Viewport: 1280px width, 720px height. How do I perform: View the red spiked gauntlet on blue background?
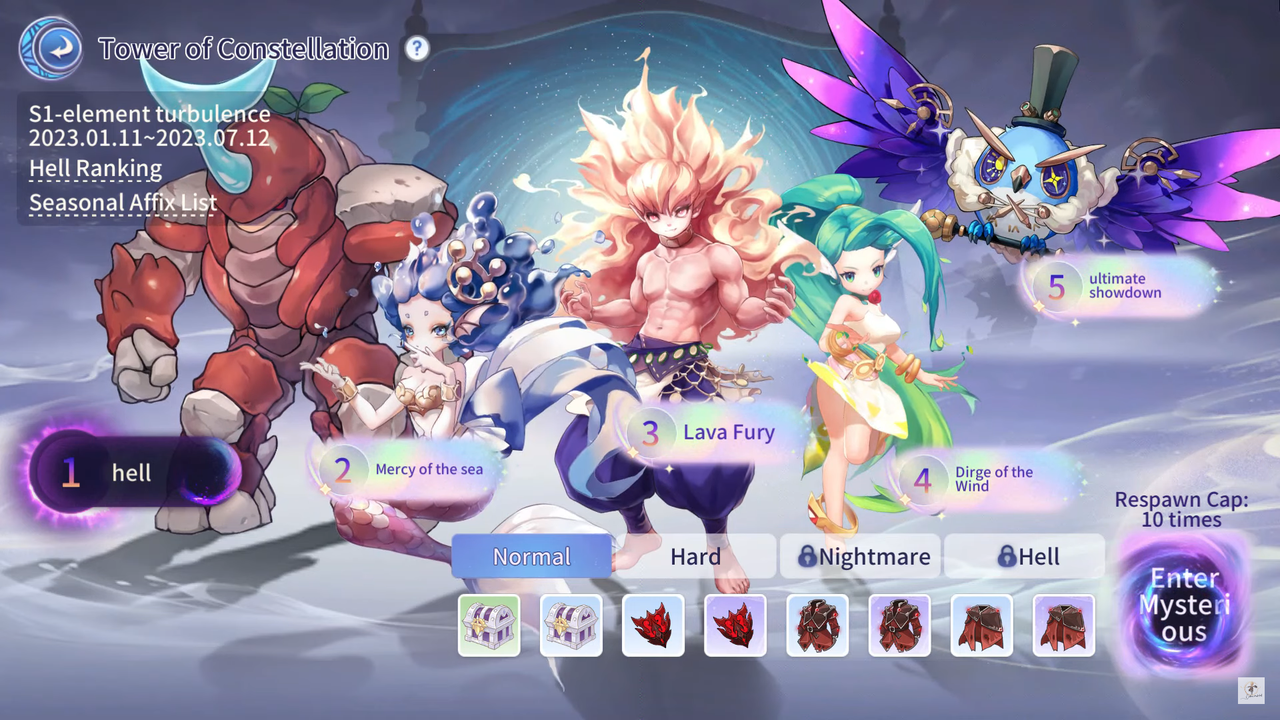[x=653, y=625]
